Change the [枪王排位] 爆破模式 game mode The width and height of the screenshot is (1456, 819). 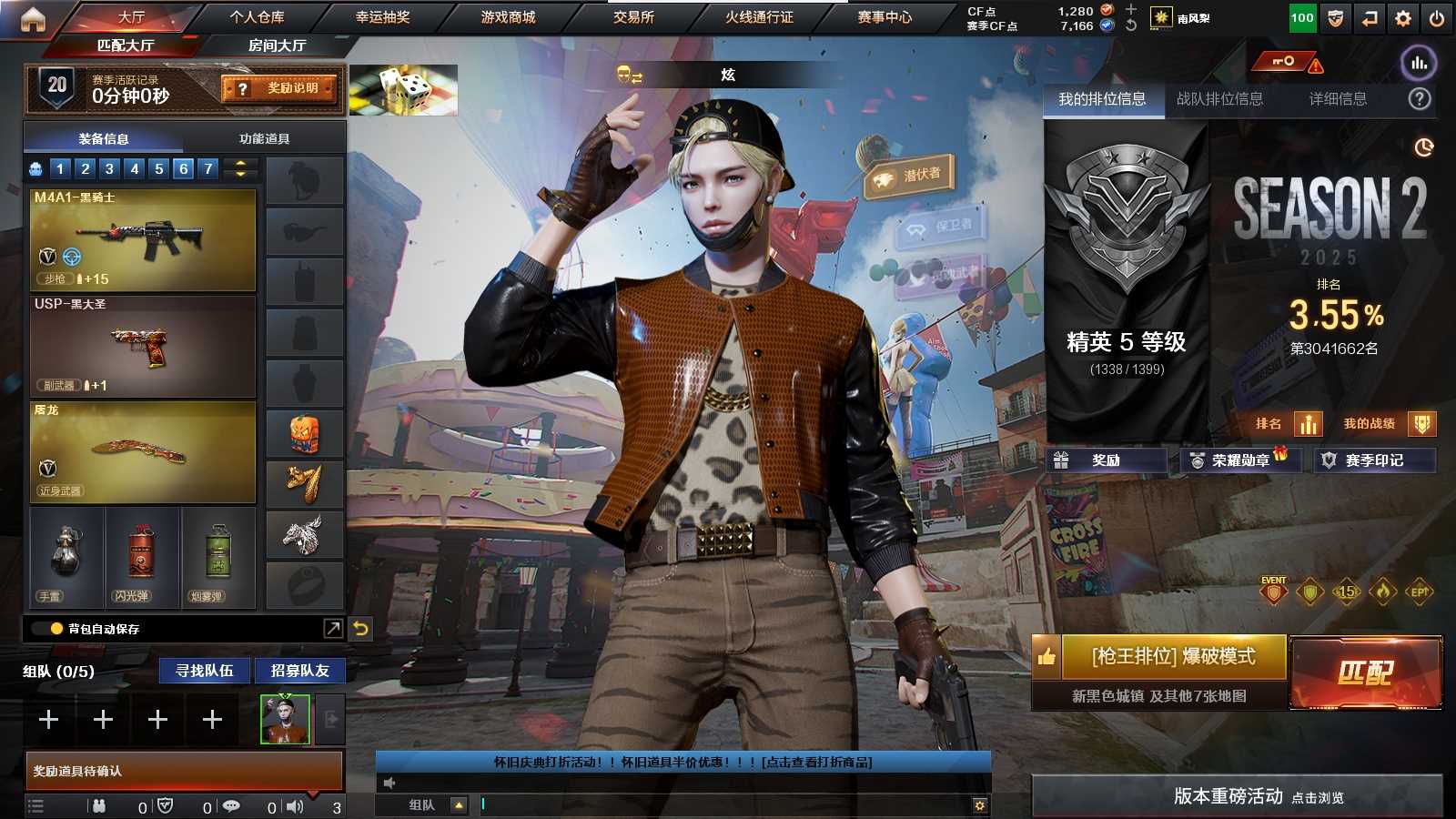click(1173, 656)
